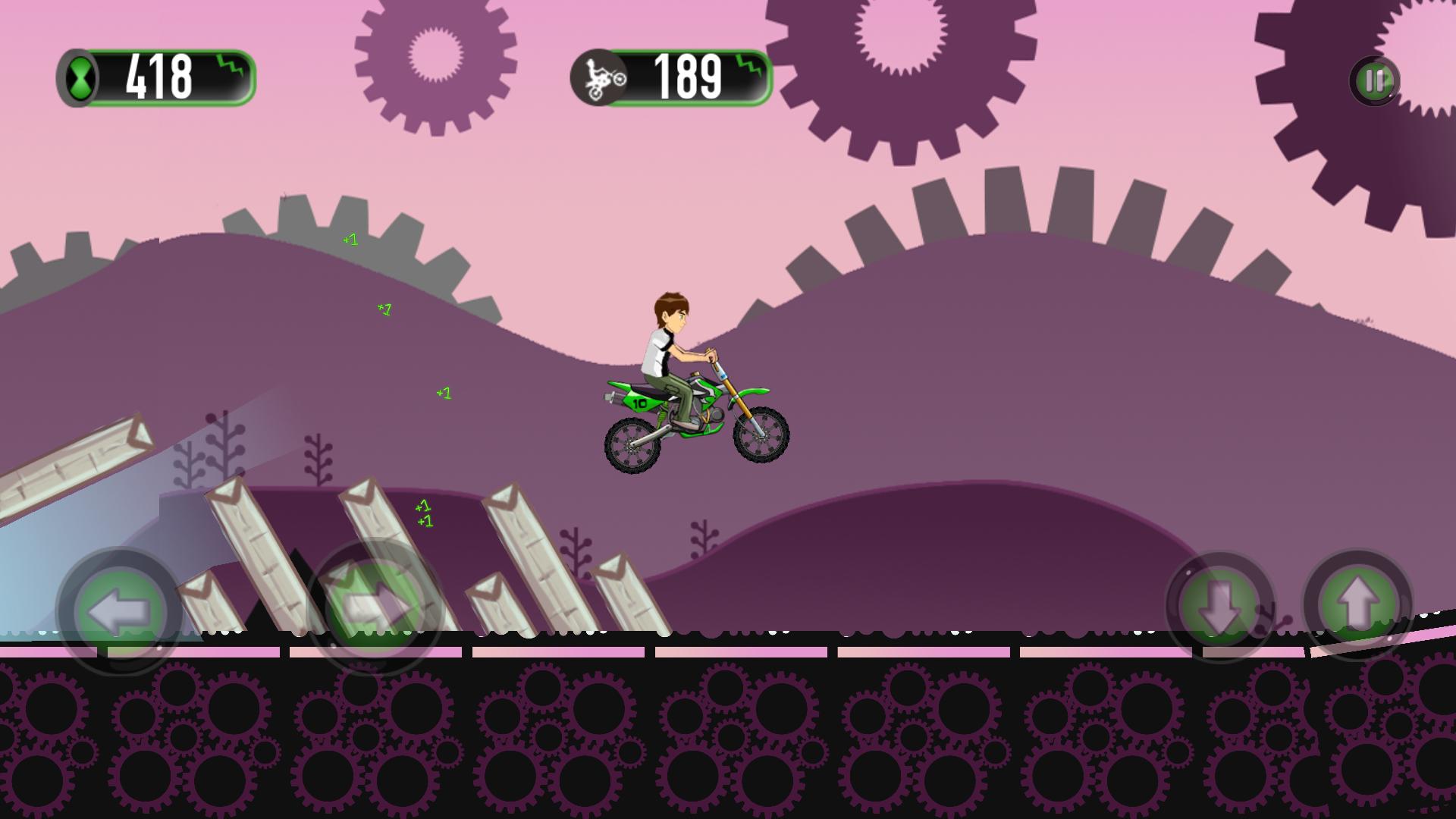Image resolution: width=1456 pixels, height=819 pixels.
Task: Click the +1 pickup near the wooden spikes
Action: (423, 512)
